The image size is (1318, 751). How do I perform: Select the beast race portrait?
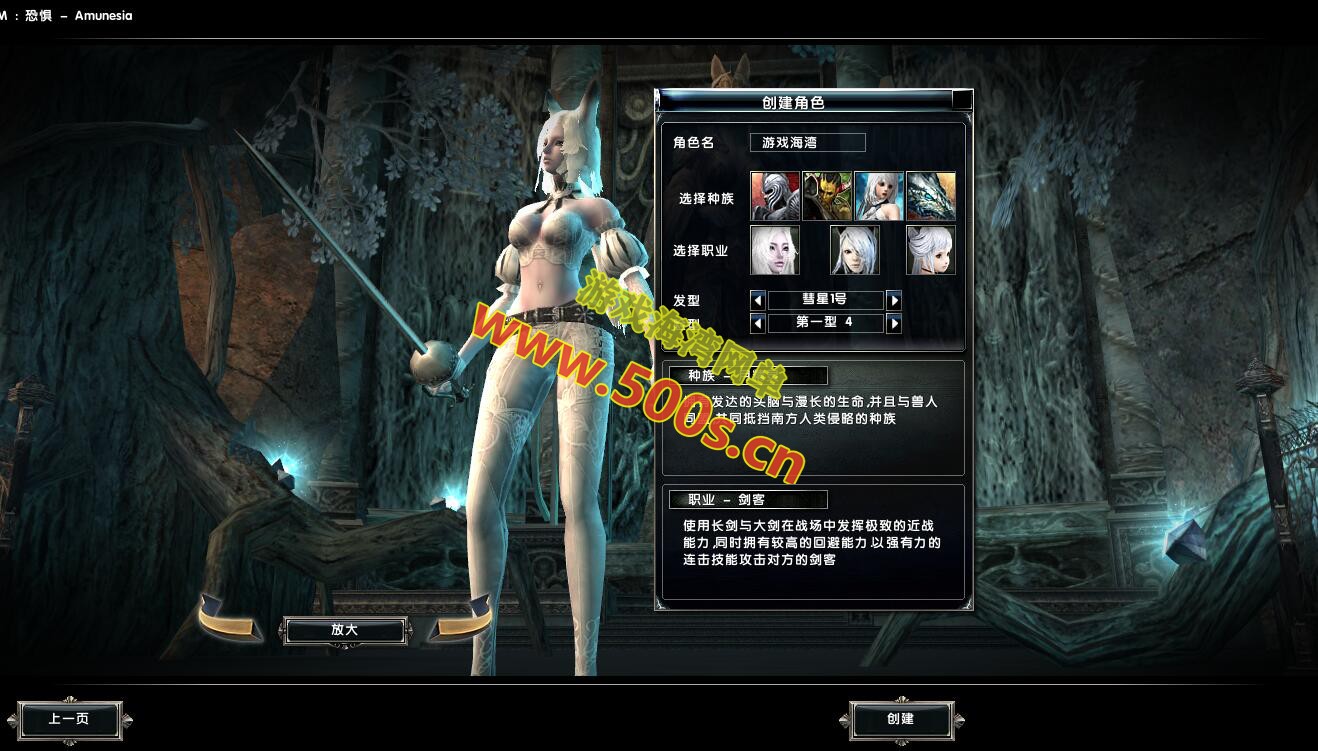(x=827, y=195)
